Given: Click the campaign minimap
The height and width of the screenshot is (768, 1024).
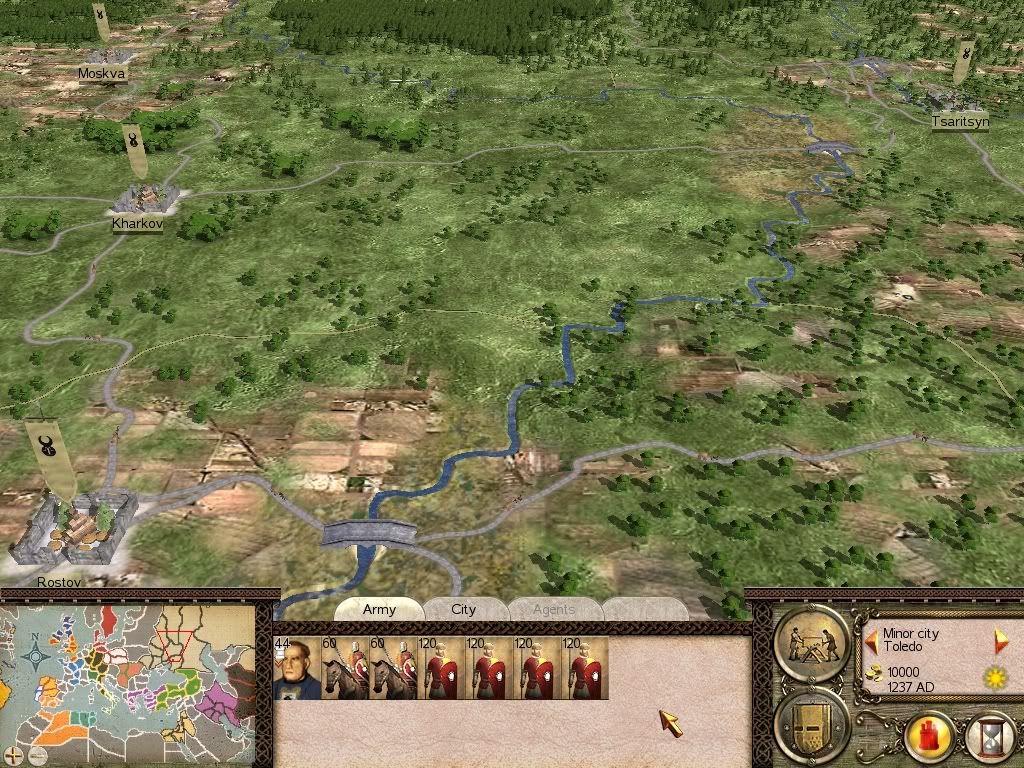Looking at the screenshot, I should tap(130, 680).
